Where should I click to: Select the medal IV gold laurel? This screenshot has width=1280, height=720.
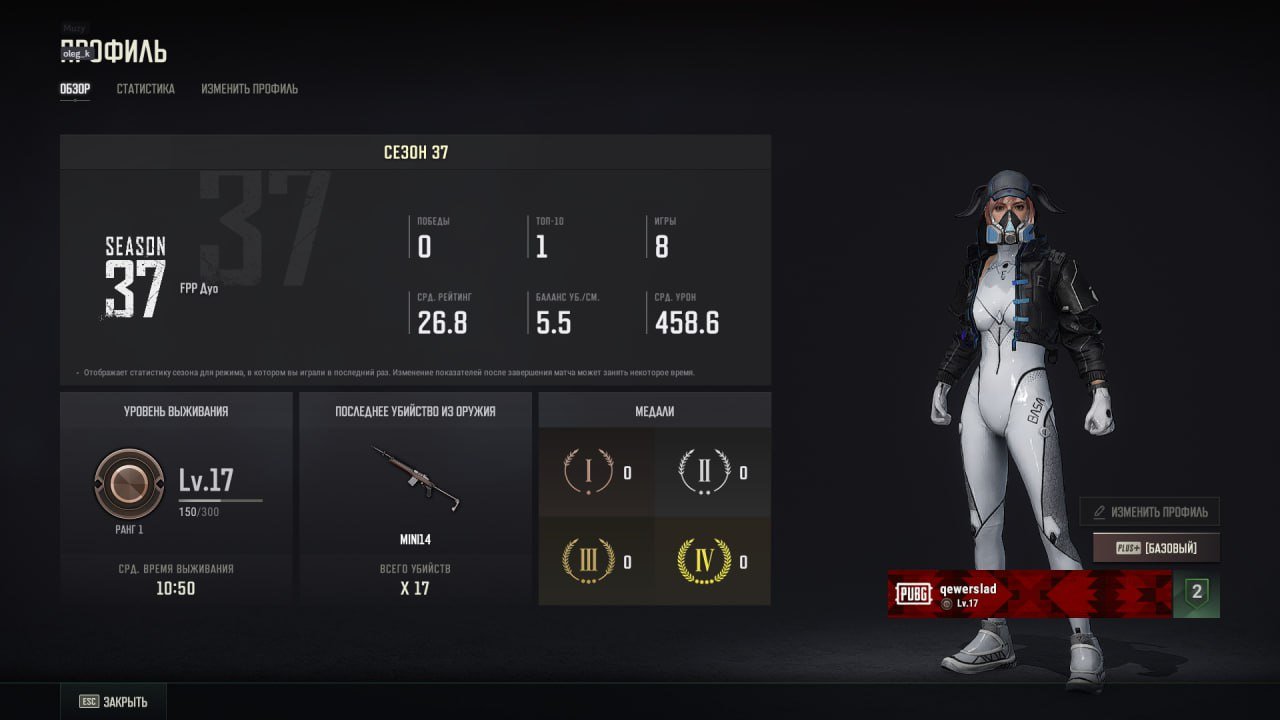pos(704,561)
